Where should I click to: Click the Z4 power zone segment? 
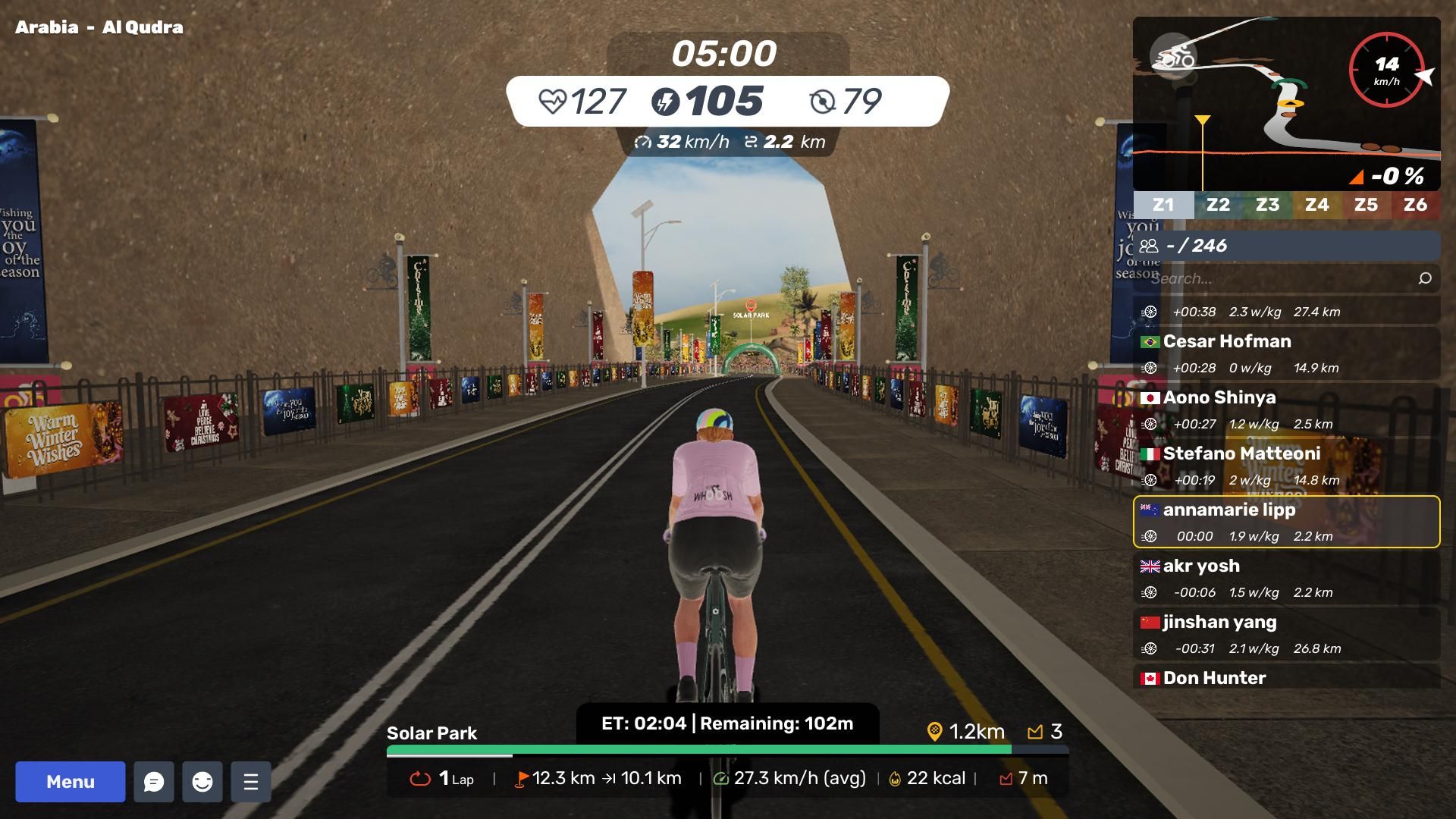click(1316, 205)
